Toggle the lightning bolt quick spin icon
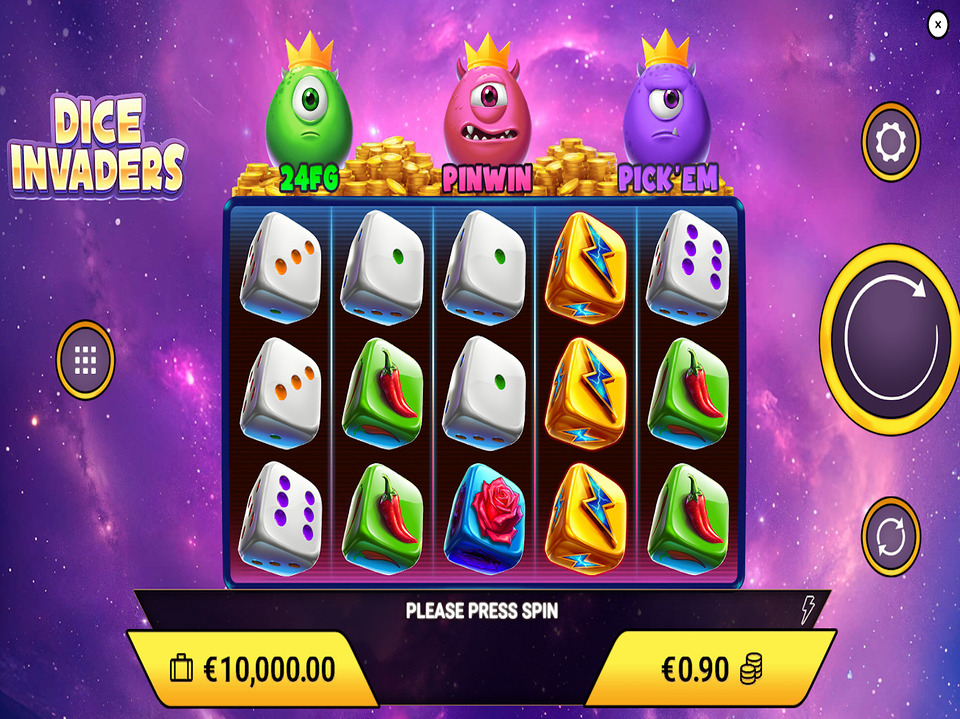 click(808, 610)
